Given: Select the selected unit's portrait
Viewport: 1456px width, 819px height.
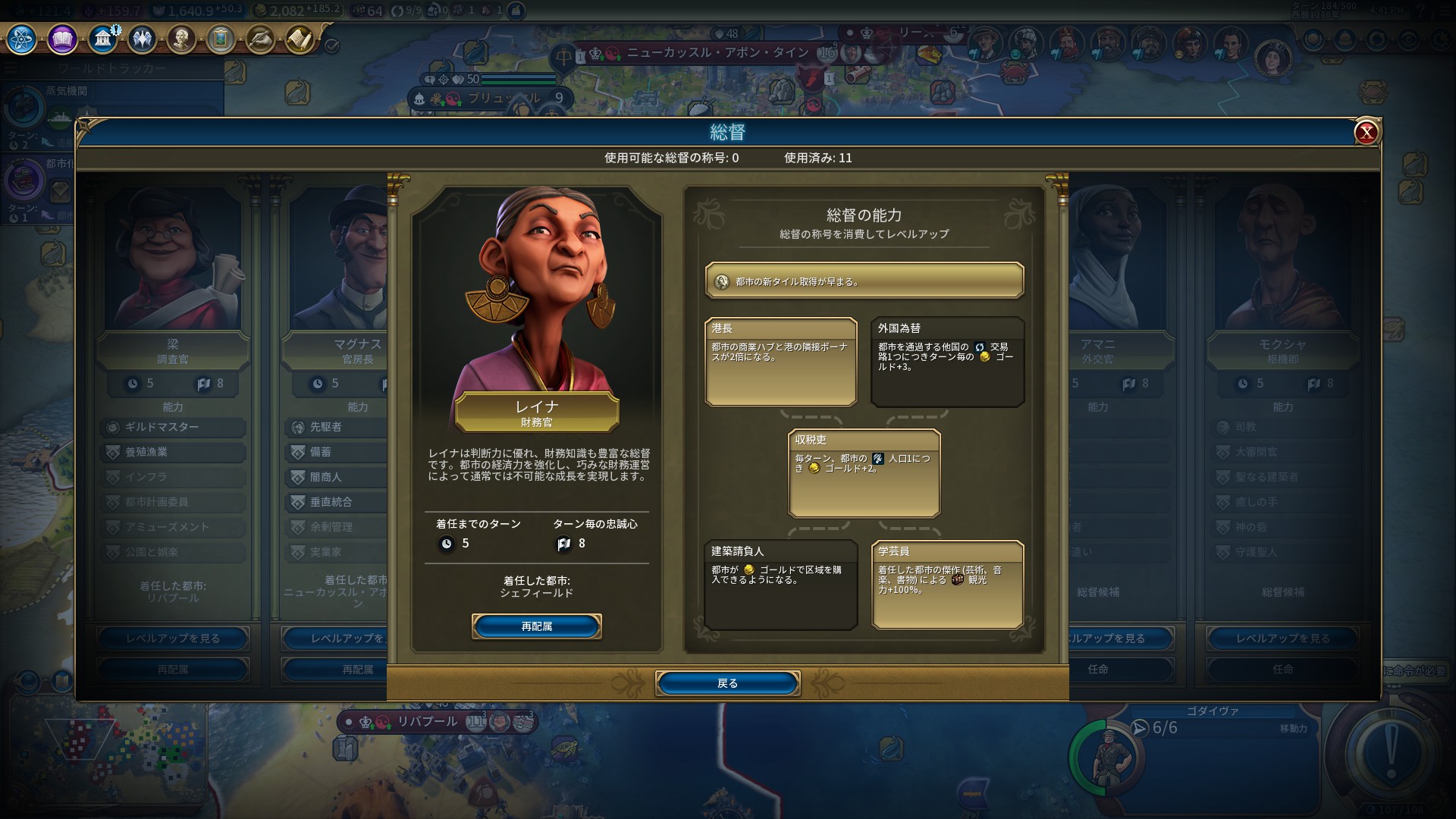Looking at the screenshot, I should coord(1105,756).
